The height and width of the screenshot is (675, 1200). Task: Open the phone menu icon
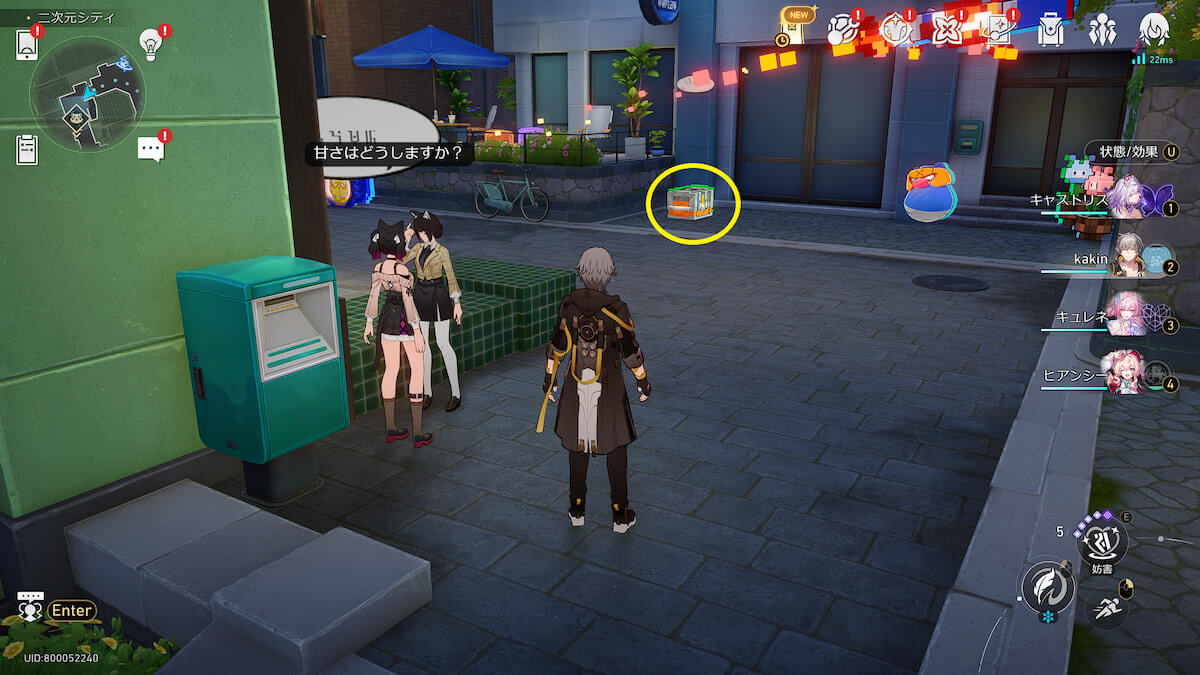coord(28,45)
